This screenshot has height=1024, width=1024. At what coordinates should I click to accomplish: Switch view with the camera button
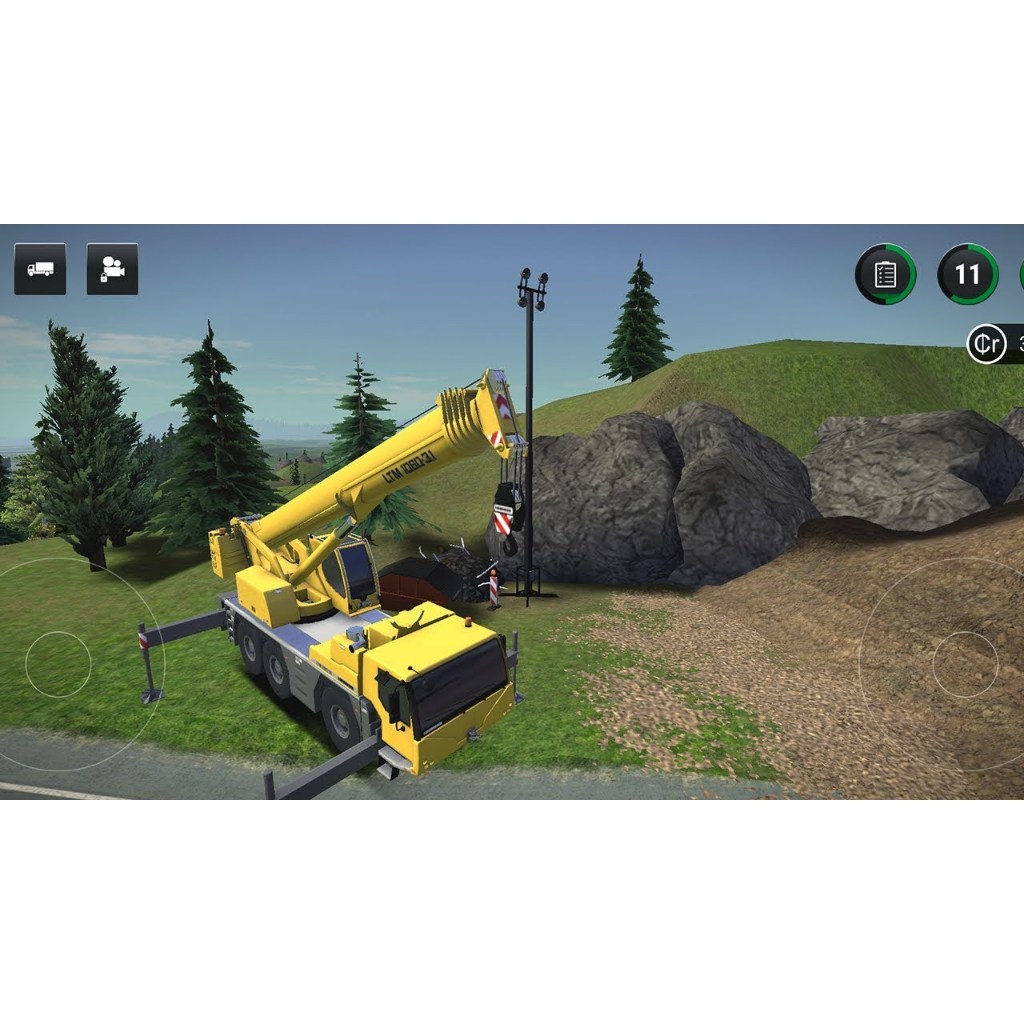coord(112,269)
